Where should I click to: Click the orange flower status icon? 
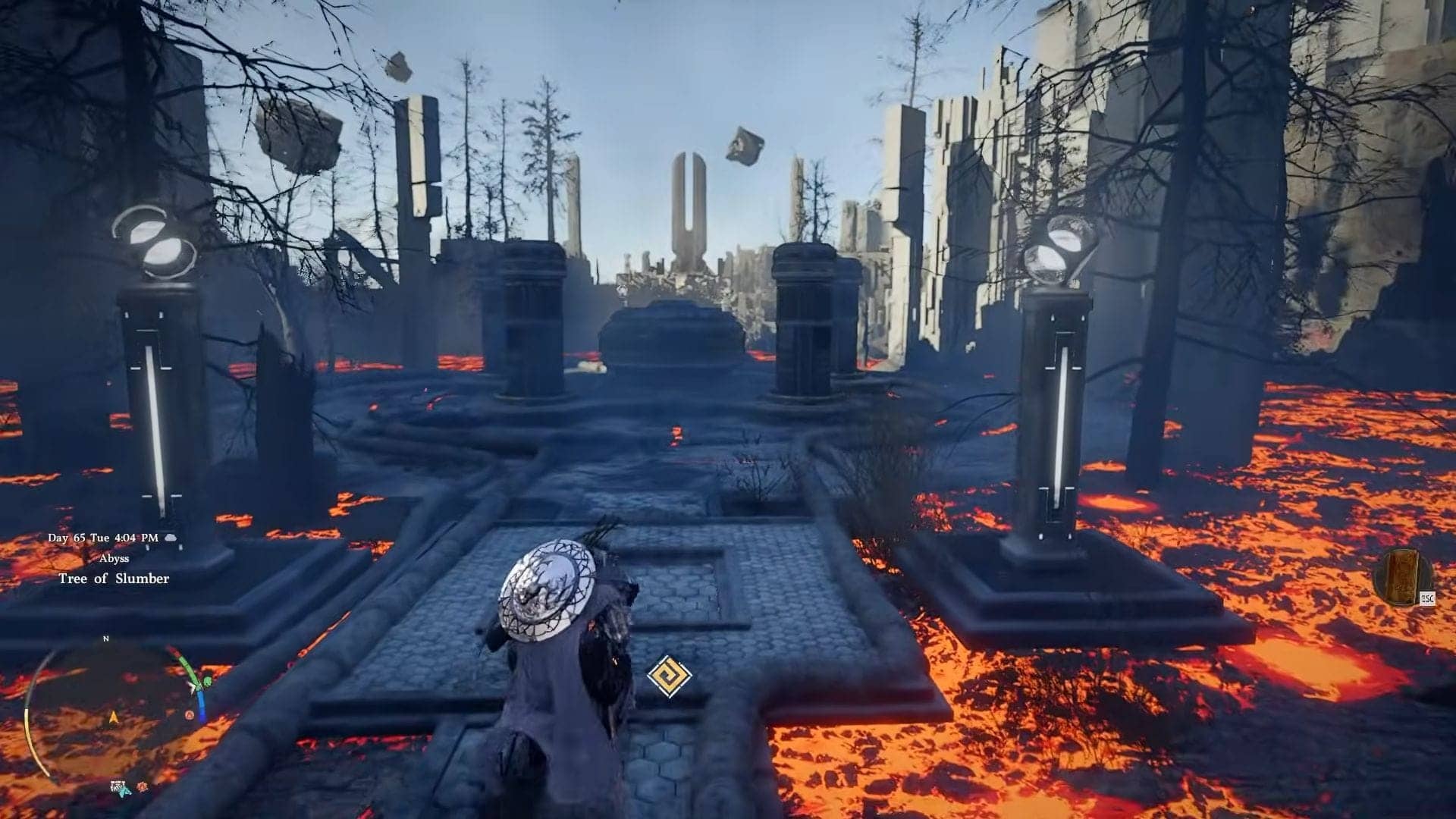point(142,787)
